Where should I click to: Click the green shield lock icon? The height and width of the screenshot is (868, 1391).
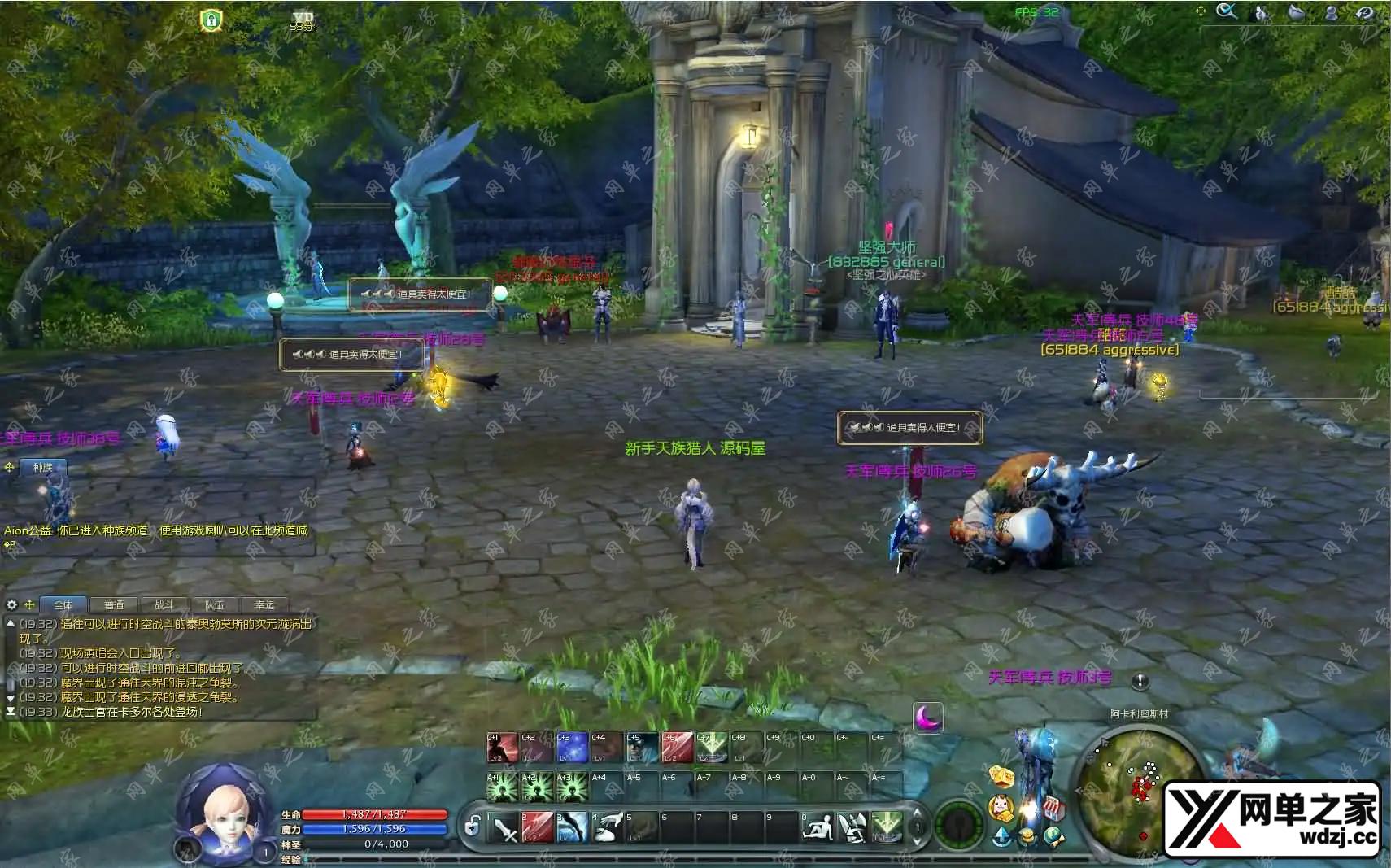point(211,20)
